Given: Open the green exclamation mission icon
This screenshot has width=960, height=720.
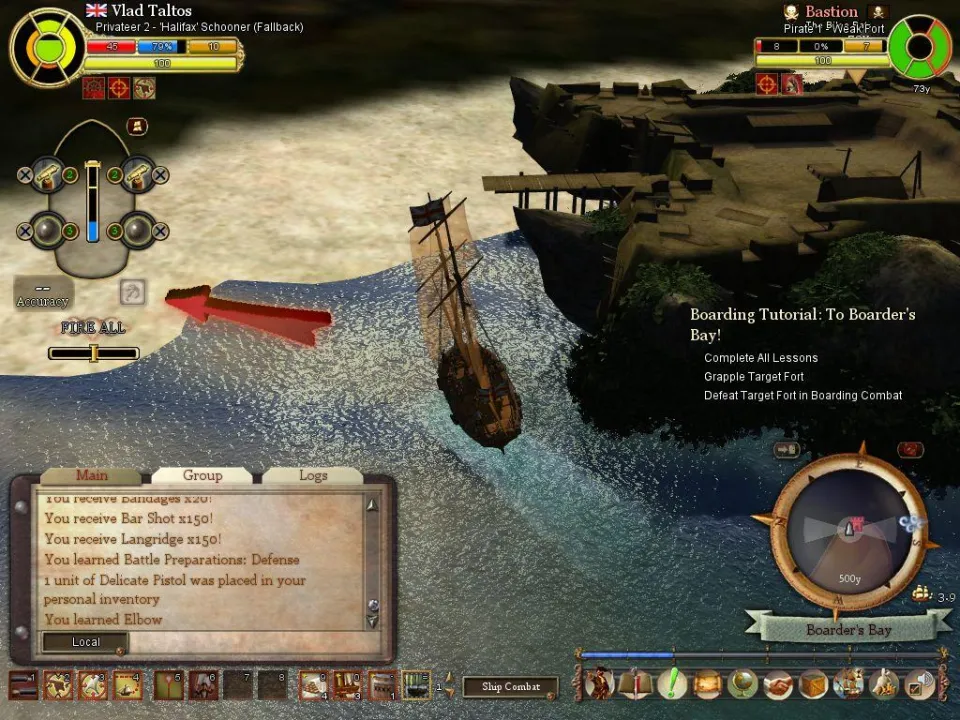Looking at the screenshot, I should click(x=672, y=684).
